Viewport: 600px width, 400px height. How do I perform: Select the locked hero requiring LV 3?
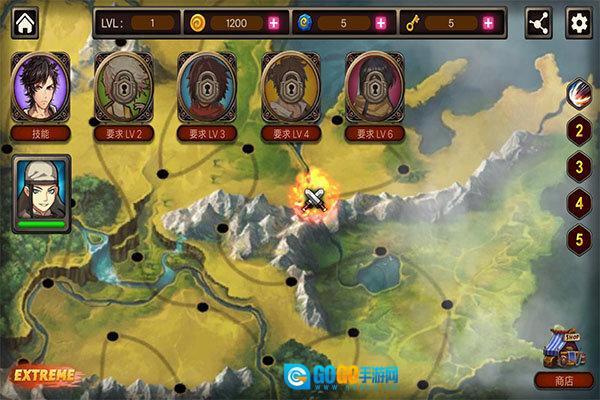tap(208, 86)
